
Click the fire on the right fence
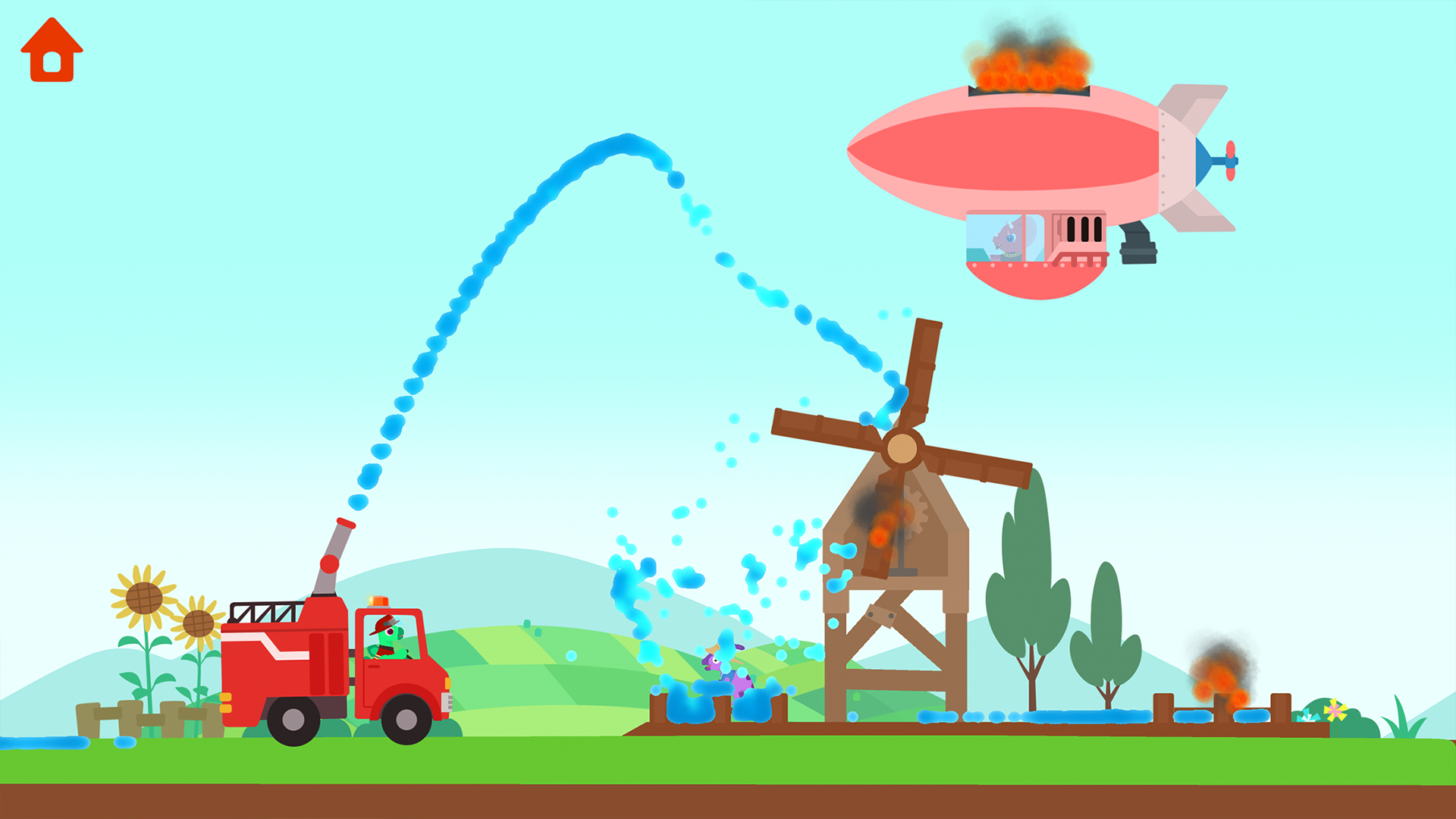tap(1221, 682)
